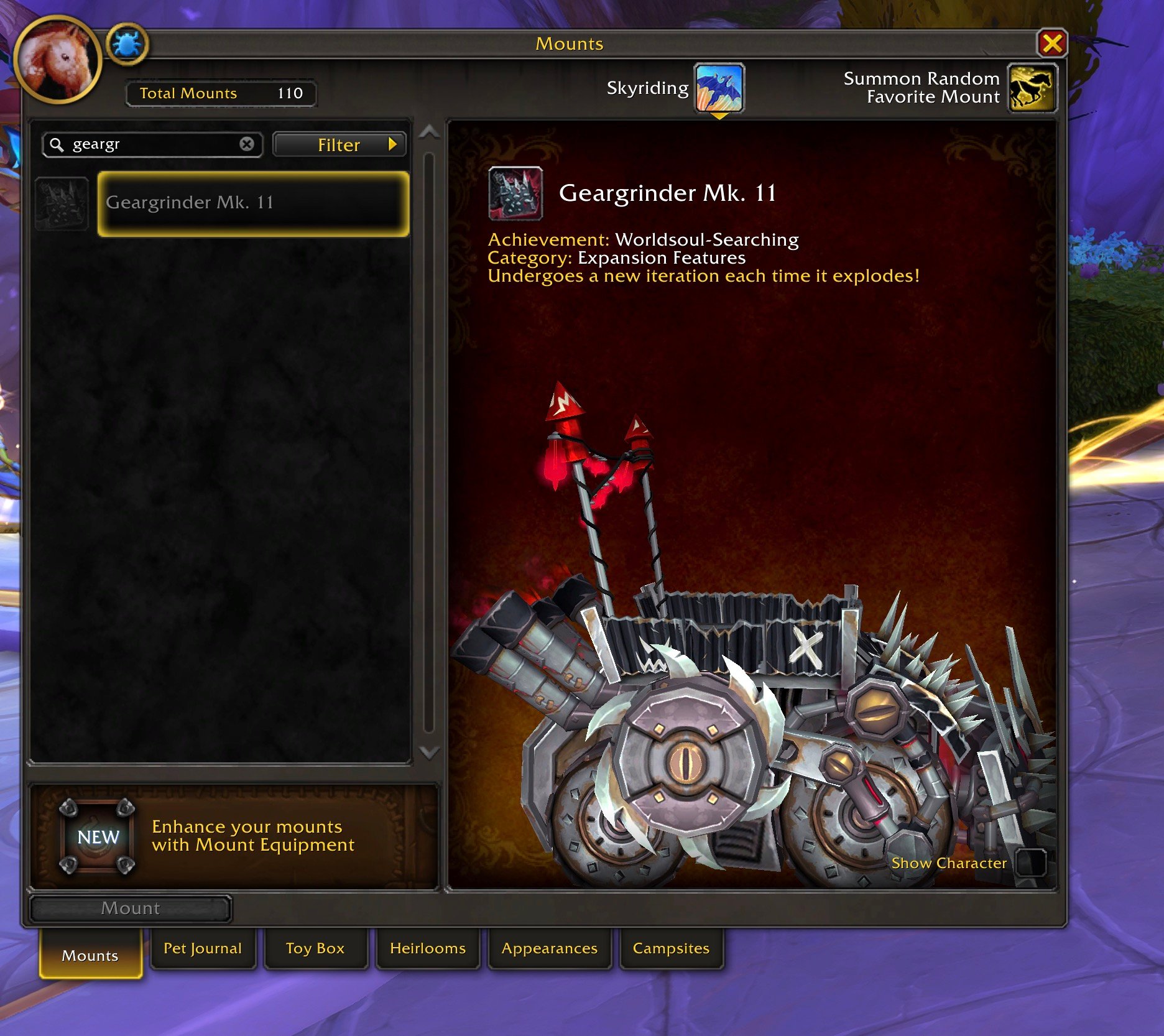Go to the Heirlooms tab

tap(428, 948)
